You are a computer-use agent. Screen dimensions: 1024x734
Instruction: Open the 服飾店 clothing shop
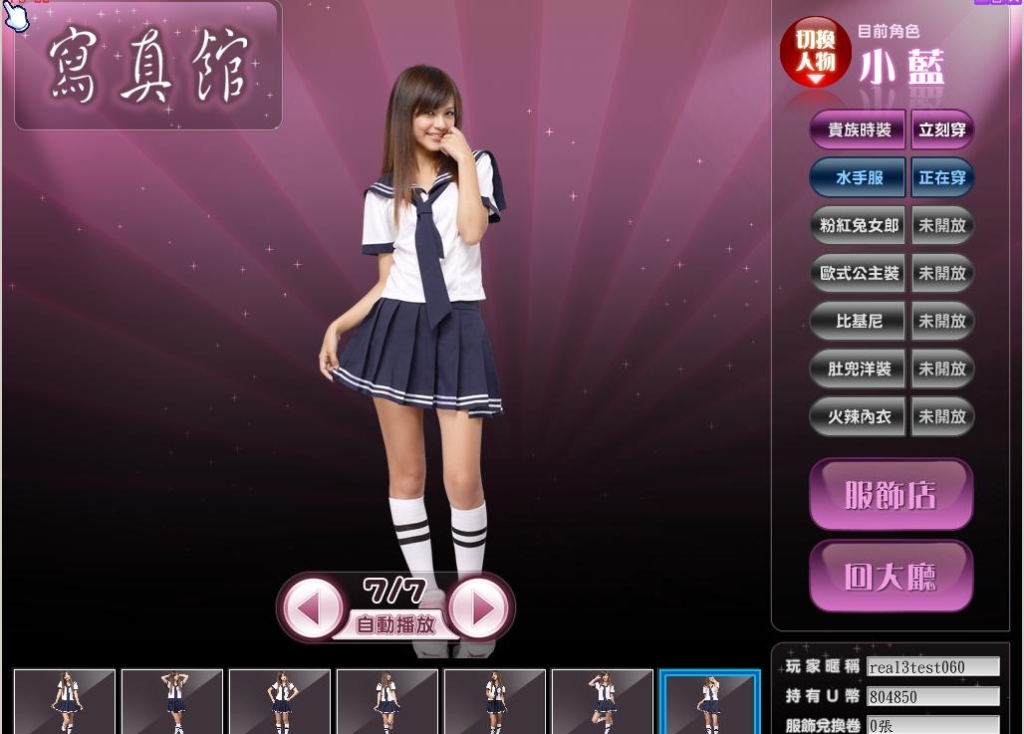click(x=890, y=495)
